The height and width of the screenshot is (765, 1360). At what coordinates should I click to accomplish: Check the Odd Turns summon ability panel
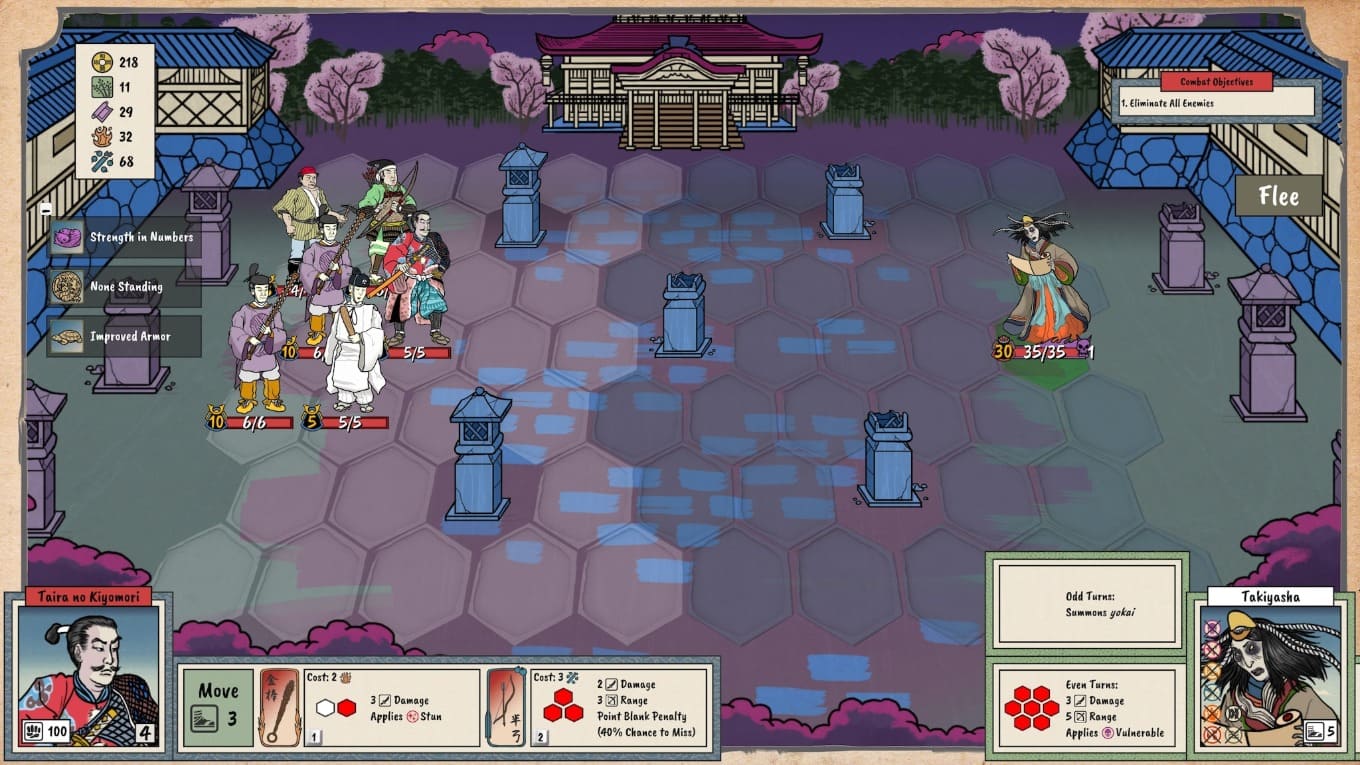pos(1086,602)
